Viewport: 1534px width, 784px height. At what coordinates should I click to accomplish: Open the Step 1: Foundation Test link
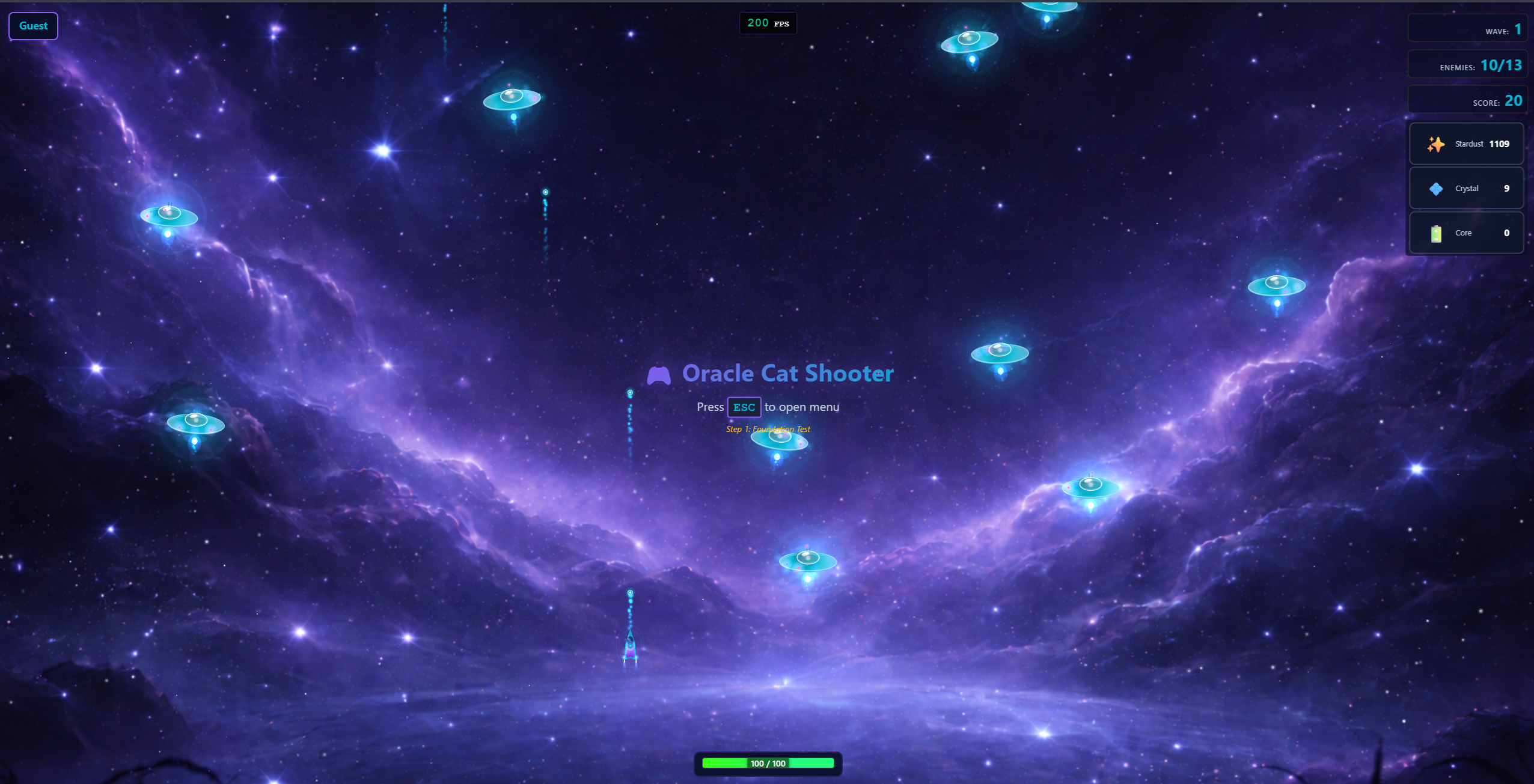(x=768, y=429)
